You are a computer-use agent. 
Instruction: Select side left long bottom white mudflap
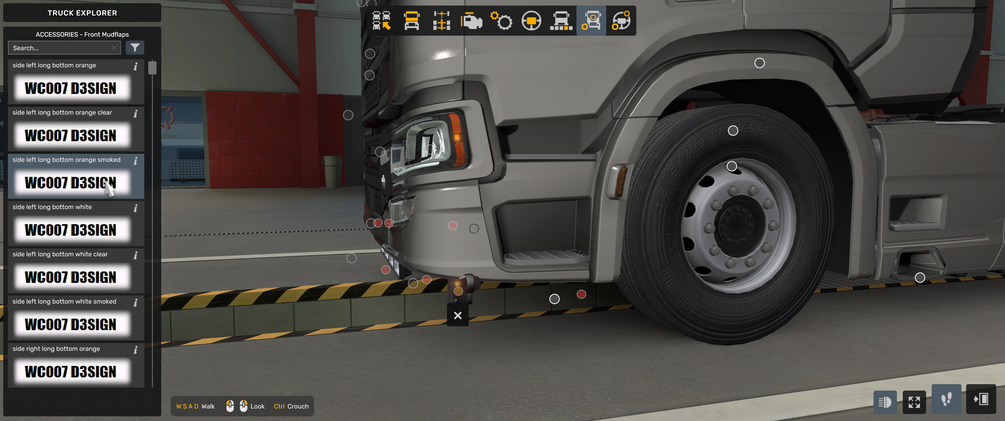(71, 229)
